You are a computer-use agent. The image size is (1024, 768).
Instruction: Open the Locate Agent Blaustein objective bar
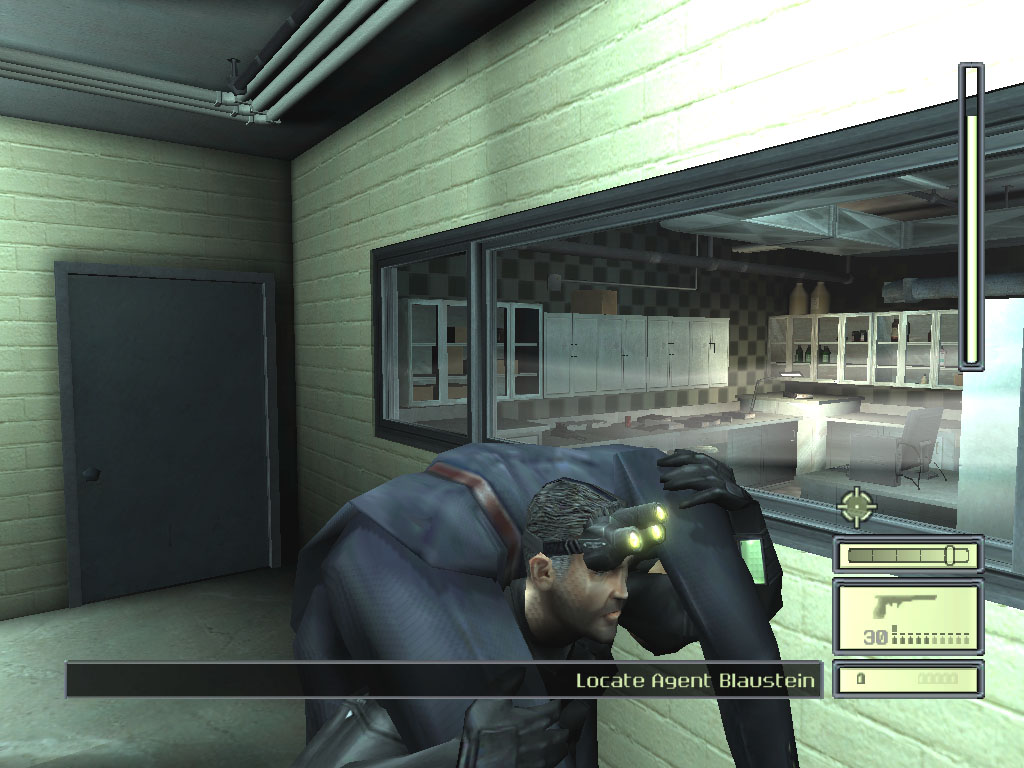(x=444, y=680)
